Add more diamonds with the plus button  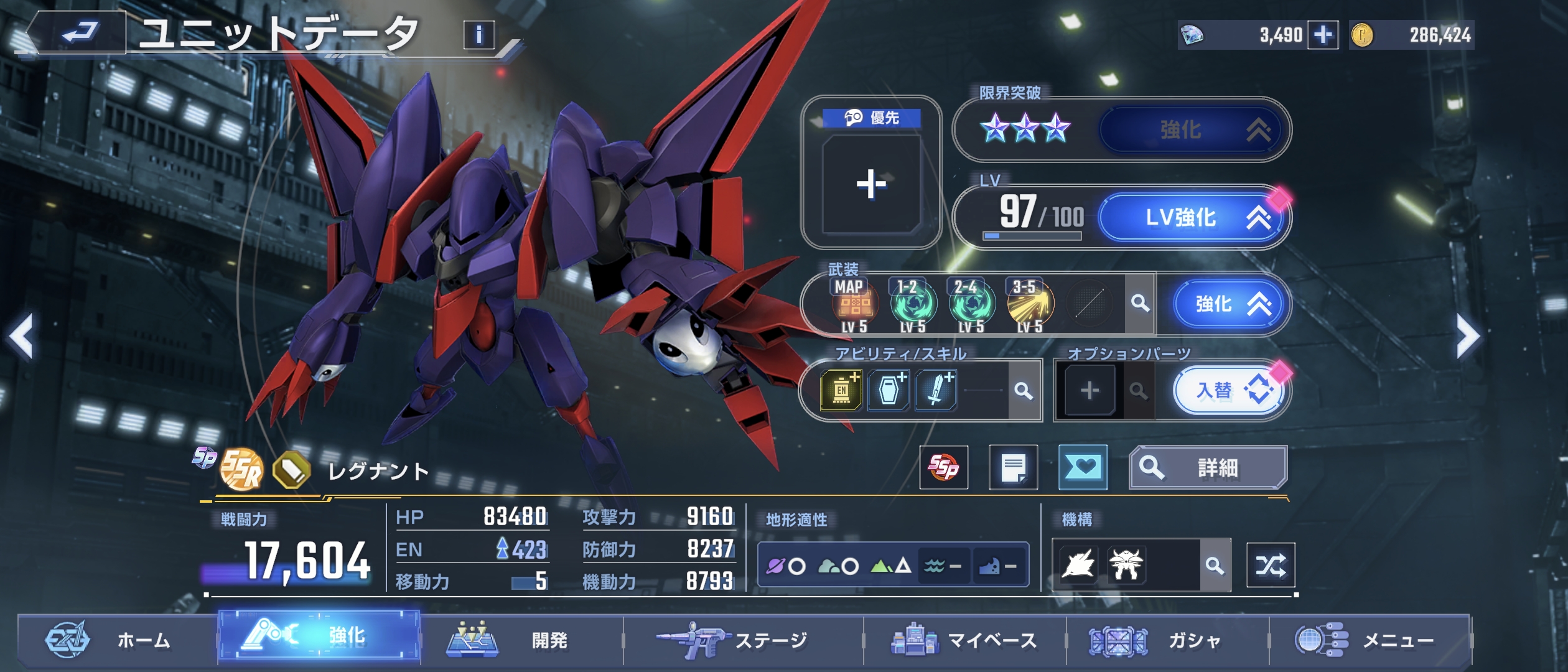1323,35
